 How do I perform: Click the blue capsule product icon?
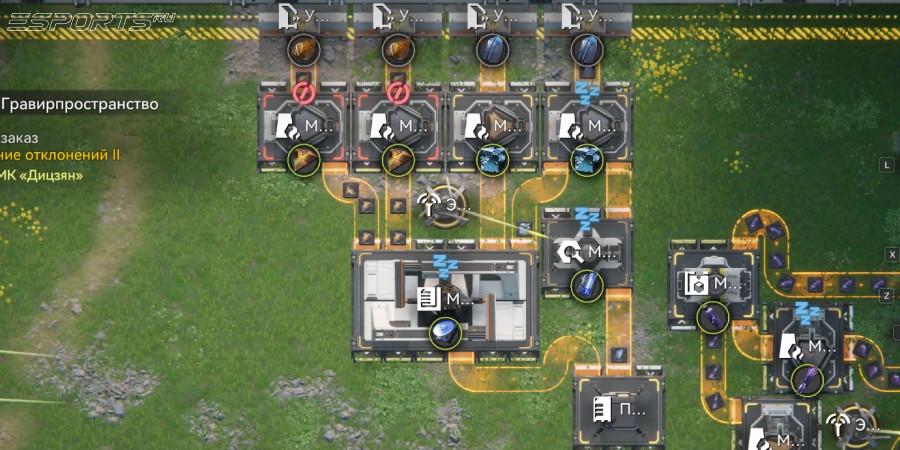tap(587, 285)
